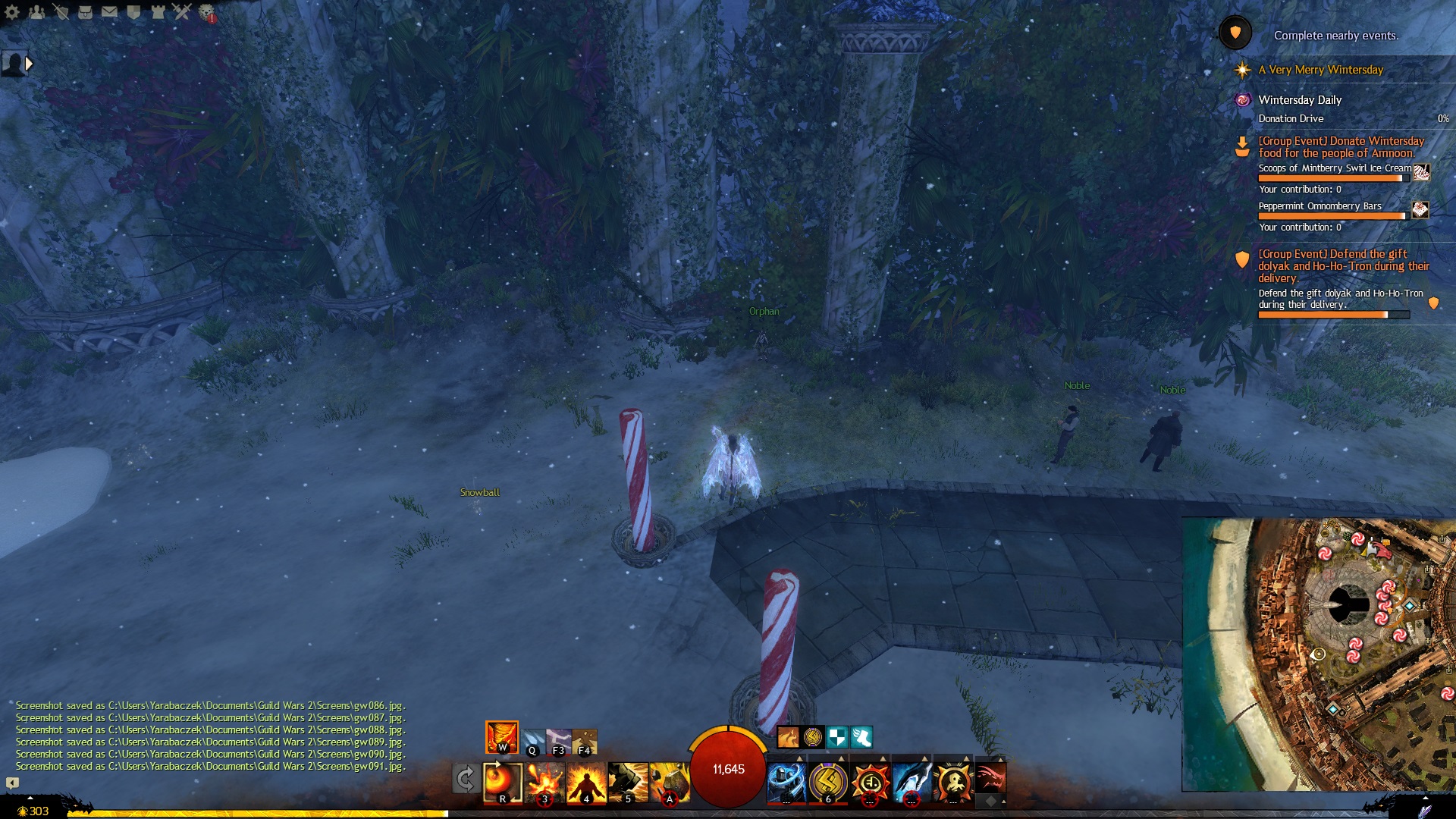
Task: Activate the fire attunement skill
Action: pyautogui.click(x=501, y=737)
